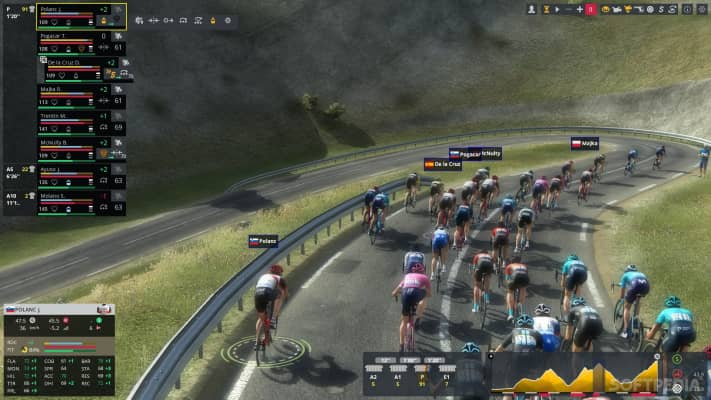Select the De la Cruz name tag
This screenshot has width=711, height=400.
pos(442,164)
